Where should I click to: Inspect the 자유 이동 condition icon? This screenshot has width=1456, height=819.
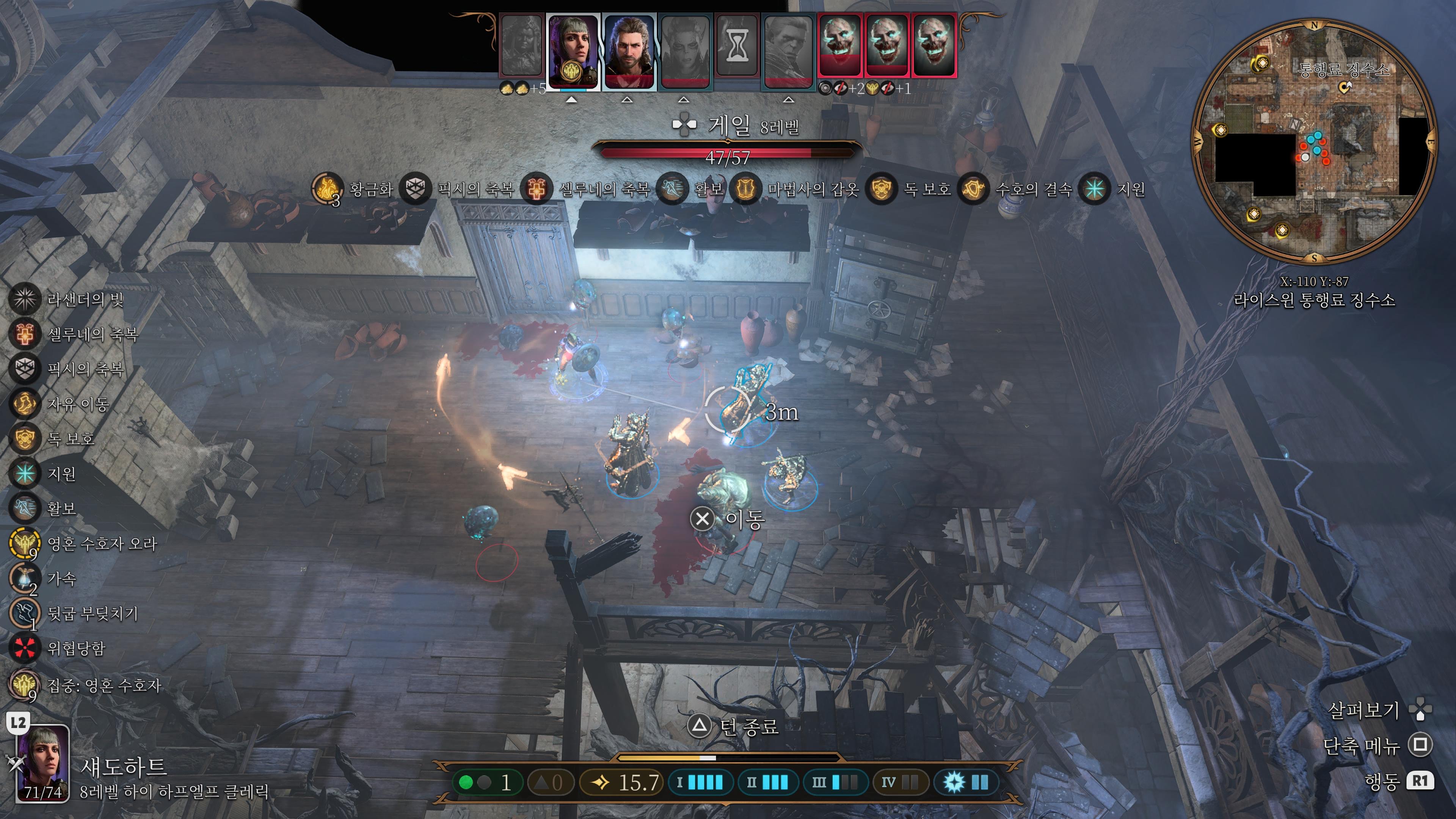24,403
